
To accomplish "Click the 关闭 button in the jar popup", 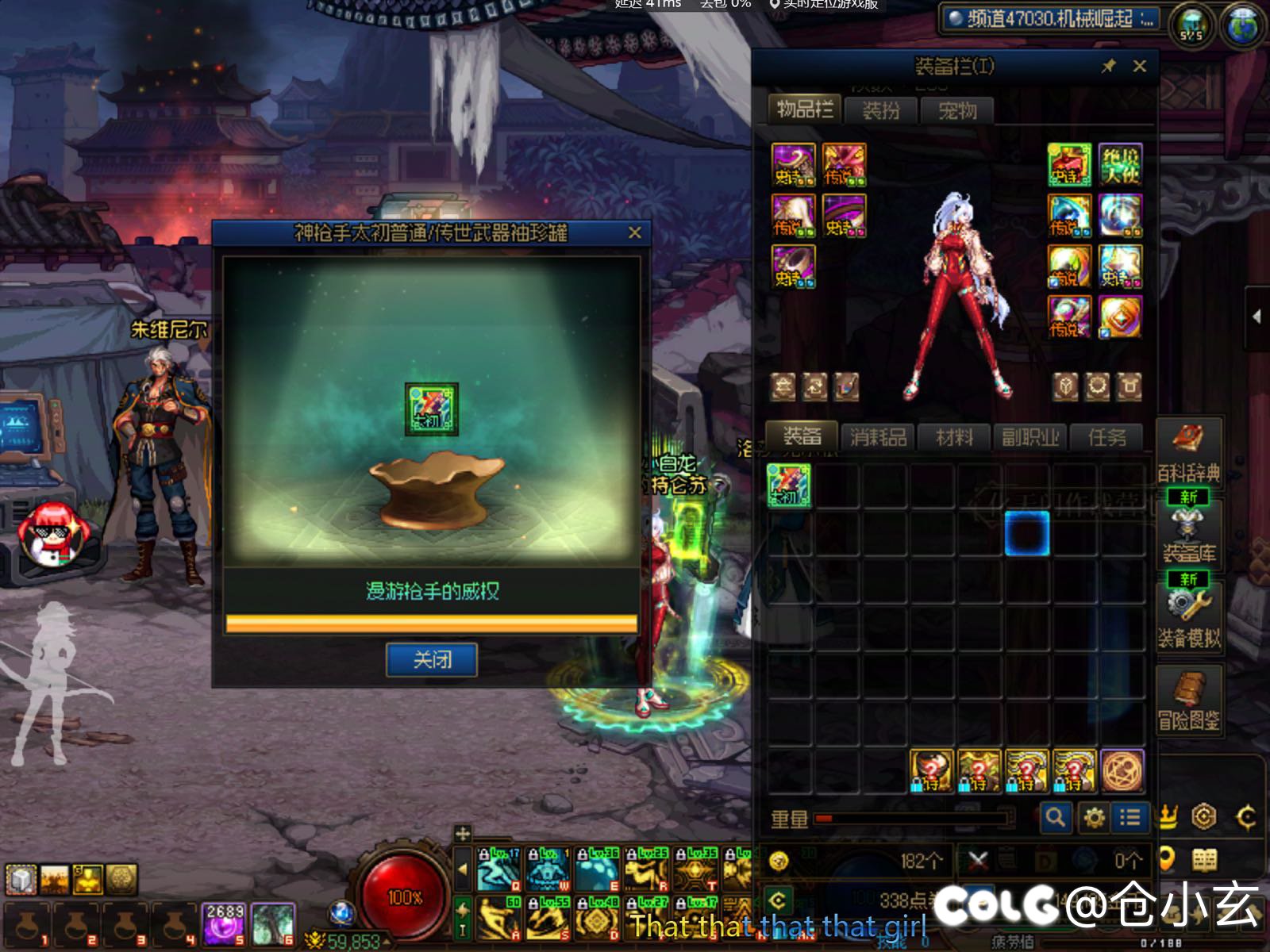I will (x=431, y=659).
